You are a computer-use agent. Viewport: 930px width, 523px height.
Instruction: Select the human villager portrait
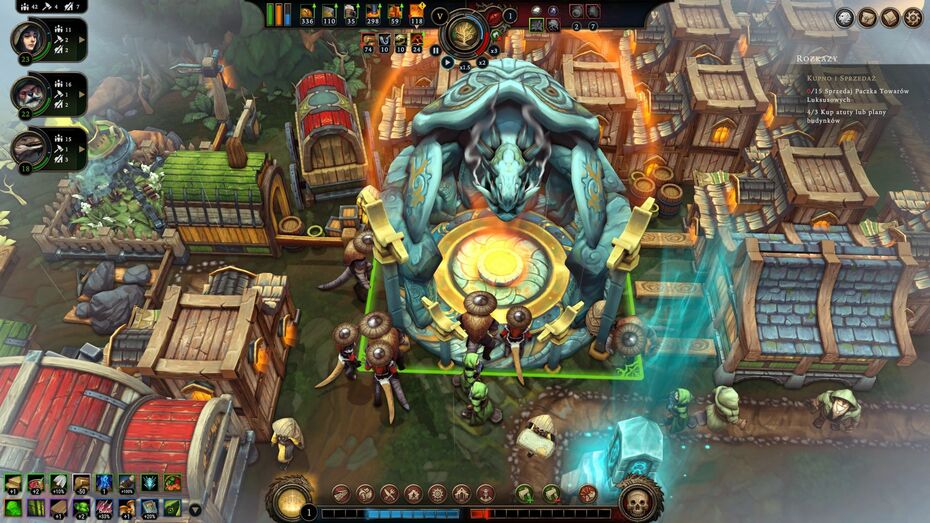coord(27,40)
